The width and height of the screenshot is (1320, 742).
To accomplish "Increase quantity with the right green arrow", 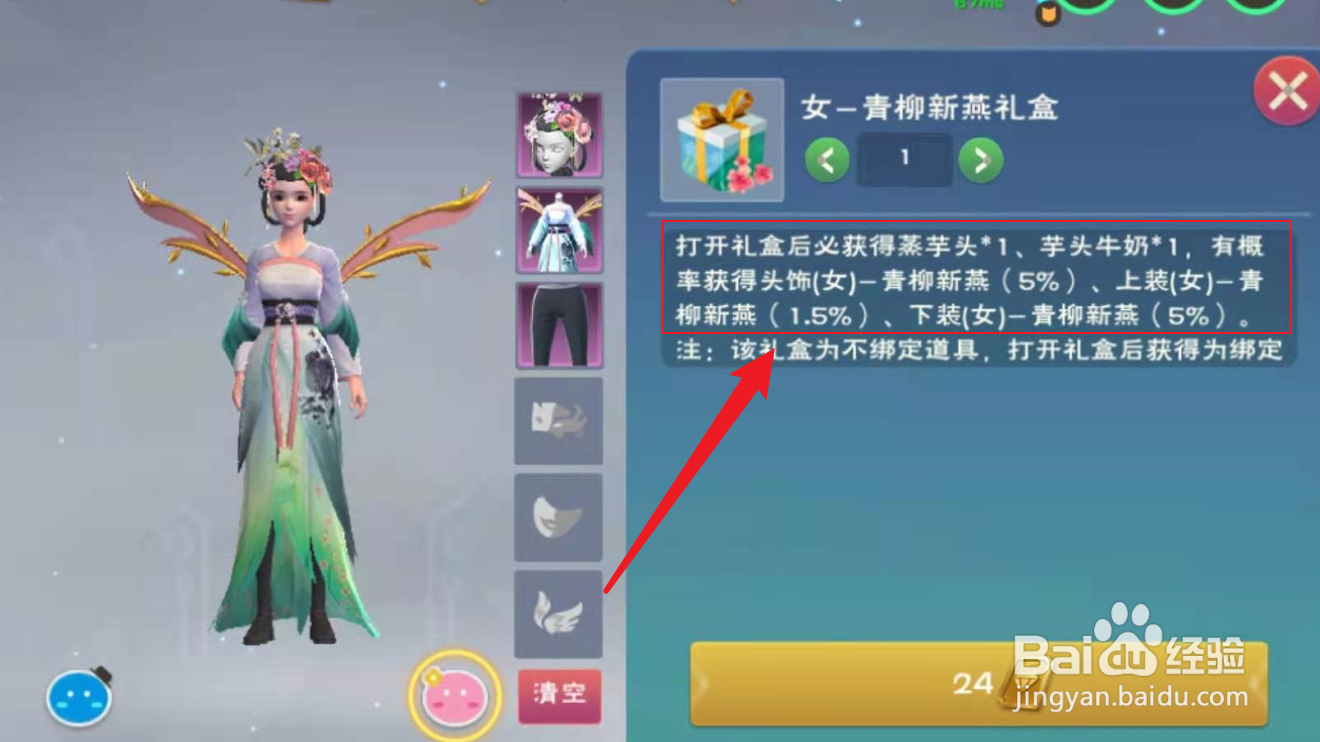I will point(979,161).
